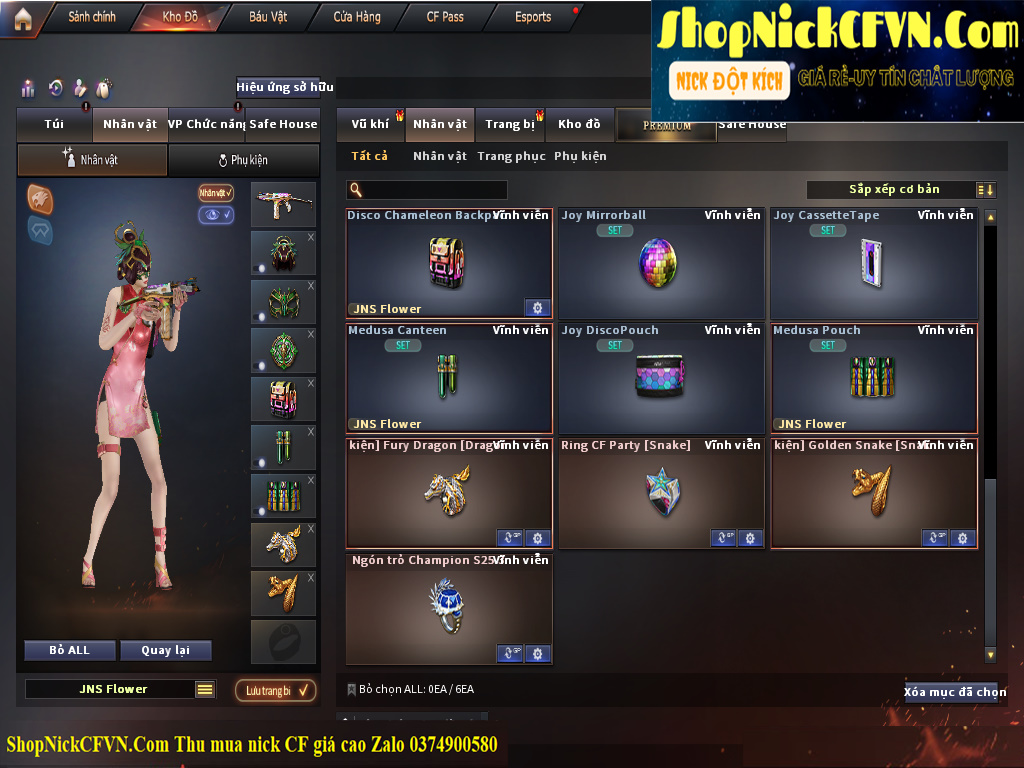
Task: Go to the home screen
Action: point(22,18)
